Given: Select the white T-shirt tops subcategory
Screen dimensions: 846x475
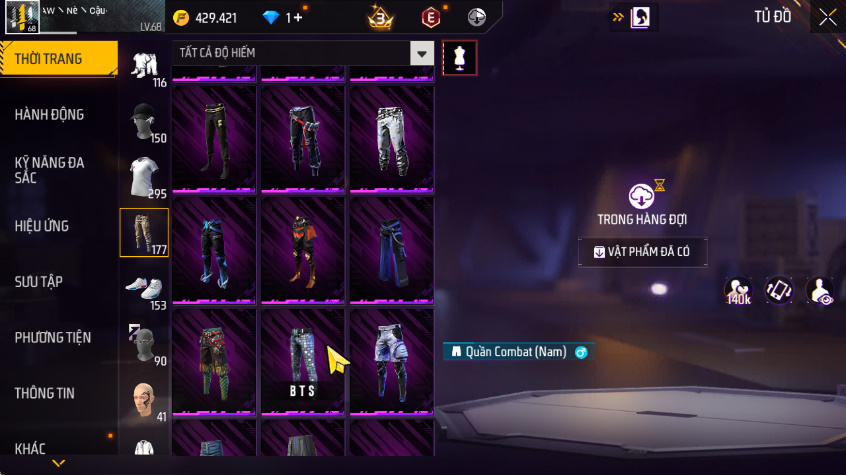Looking at the screenshot, I should pyautogui.click(x=144, y=177).
